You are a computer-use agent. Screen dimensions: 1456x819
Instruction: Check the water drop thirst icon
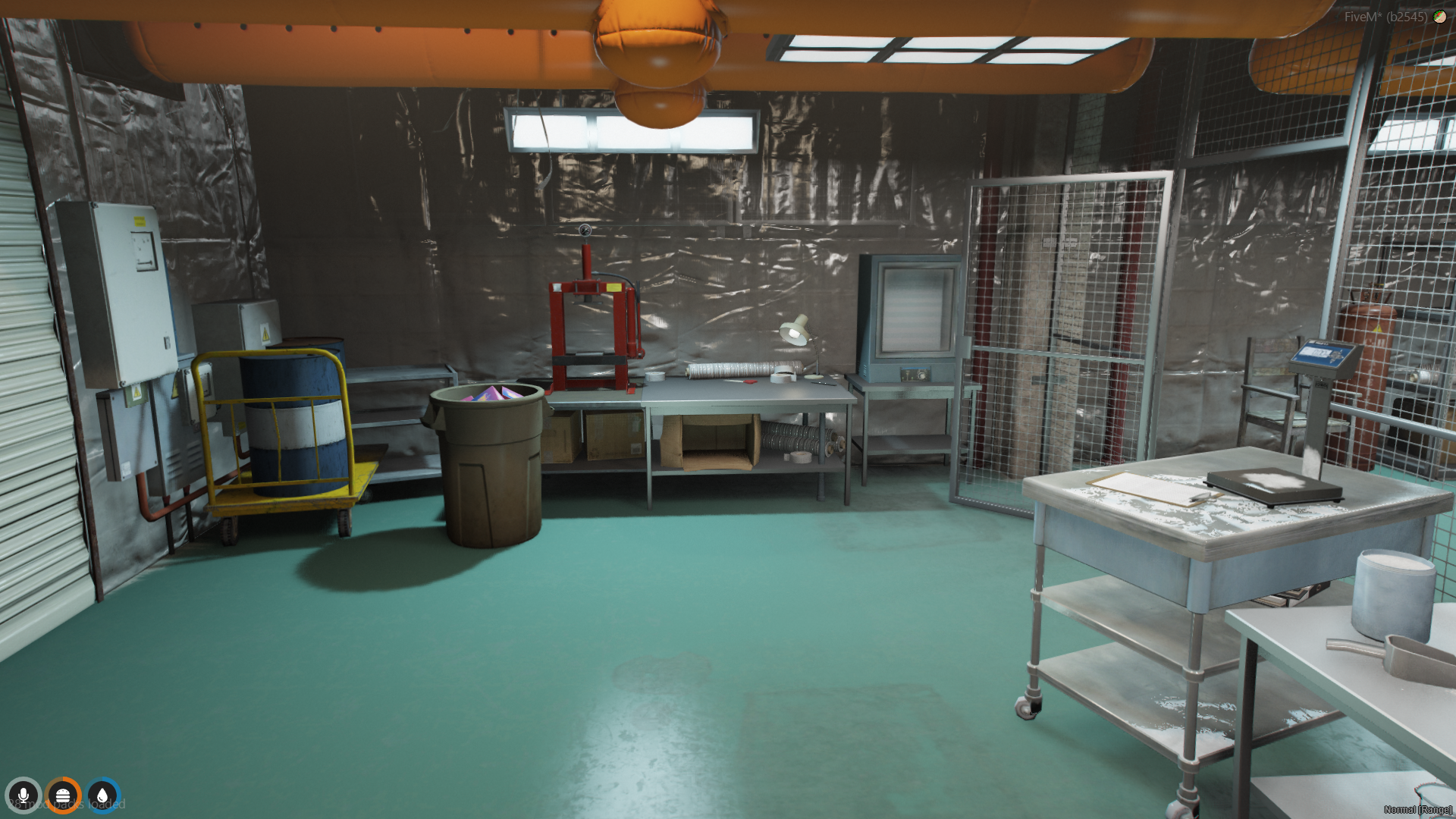pyautogui.click(x=102, y=795)
